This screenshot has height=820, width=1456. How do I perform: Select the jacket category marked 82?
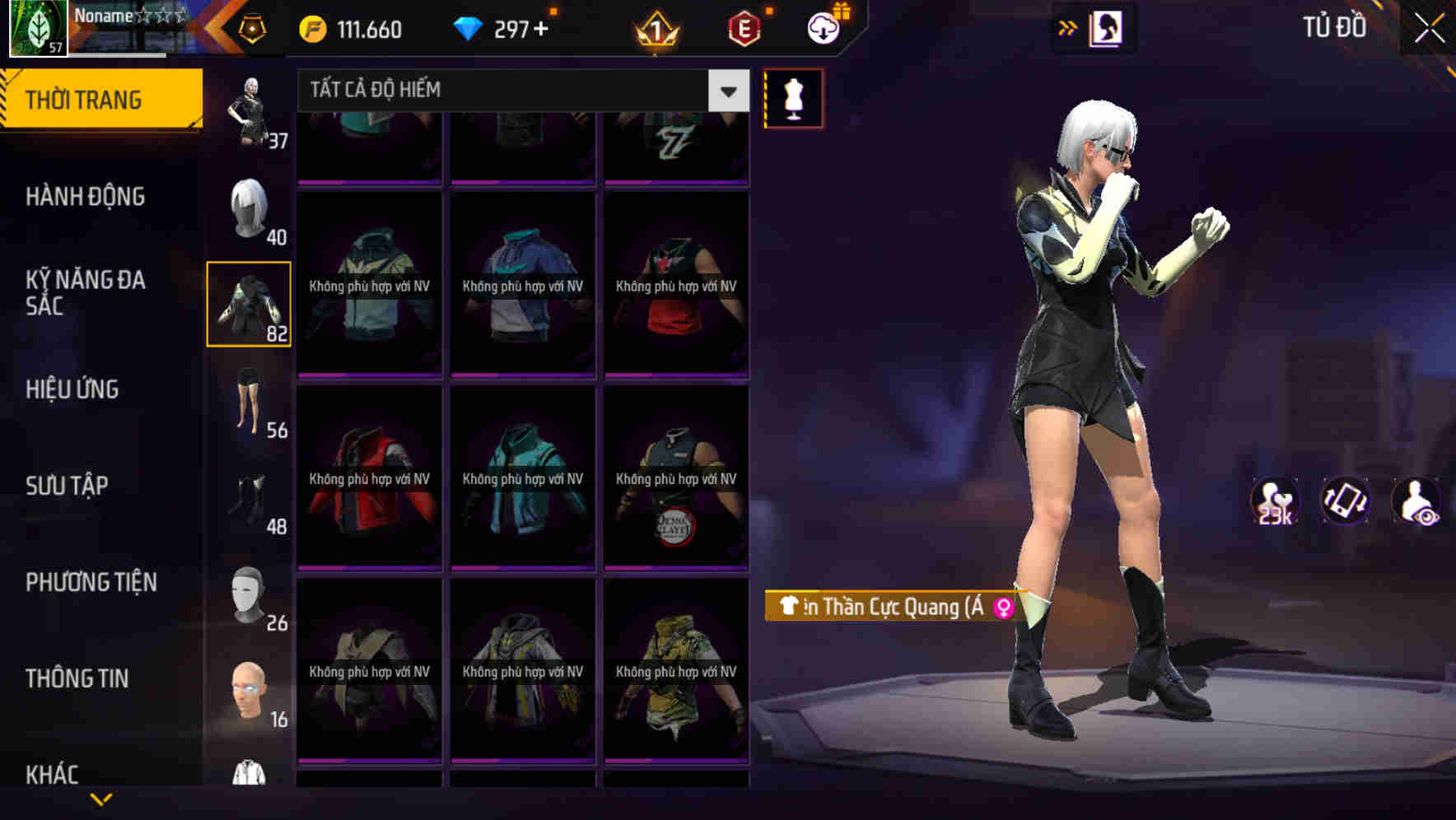pos(250,305)
